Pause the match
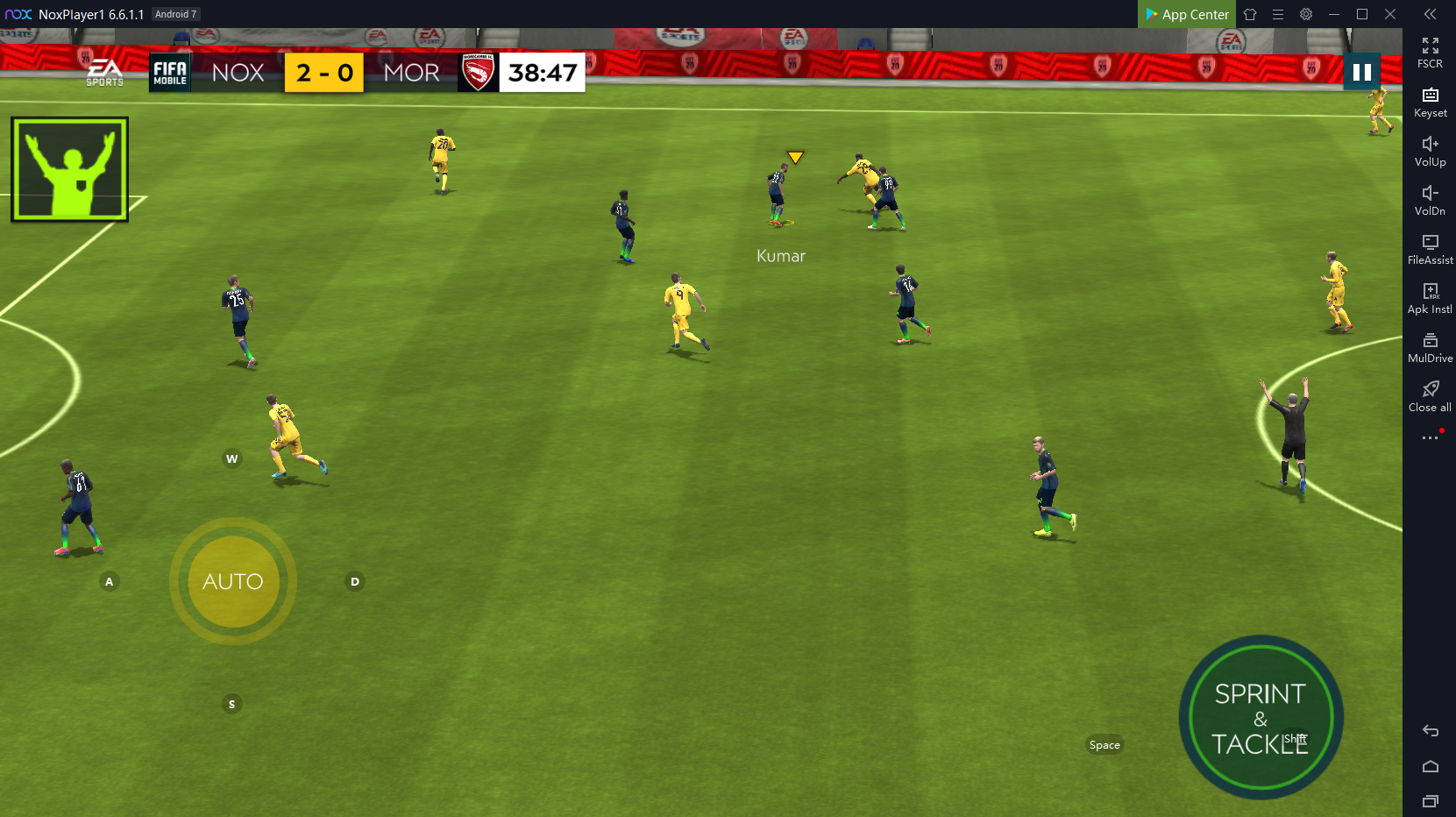This screenshot has height=817, width=1456. pyautogui.click(x=1361, y=73)
